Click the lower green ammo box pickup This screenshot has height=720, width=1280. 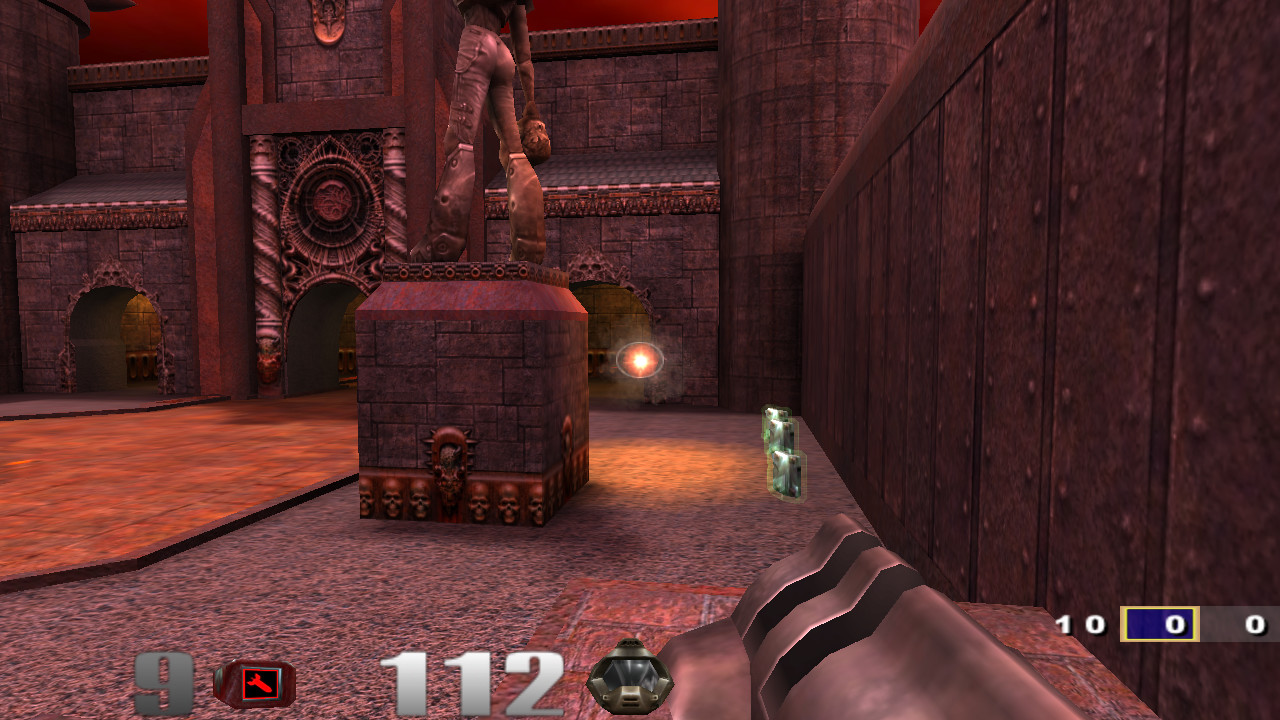(x=785, y=474)
